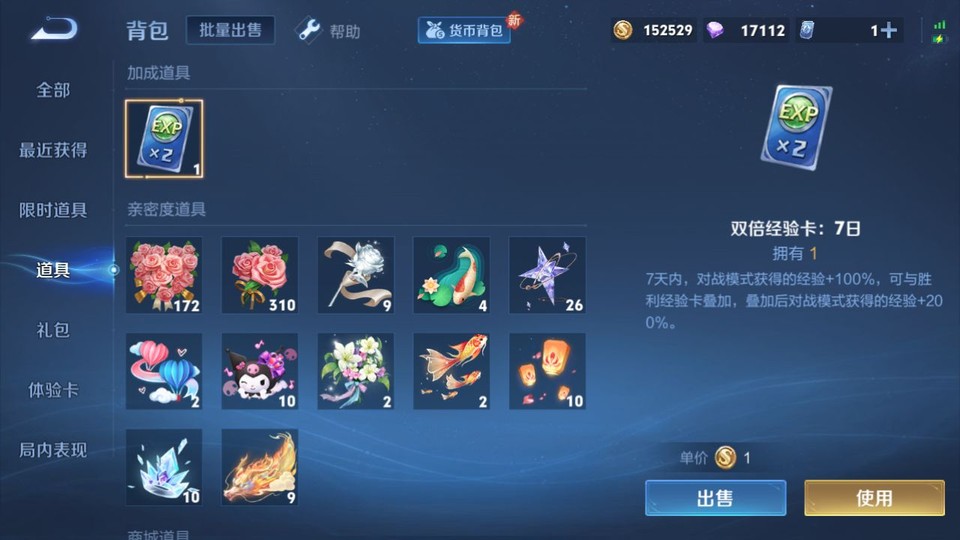Use the item with 使用 button
This screenshot has width=960, height=540.
[x=874, y=498]
